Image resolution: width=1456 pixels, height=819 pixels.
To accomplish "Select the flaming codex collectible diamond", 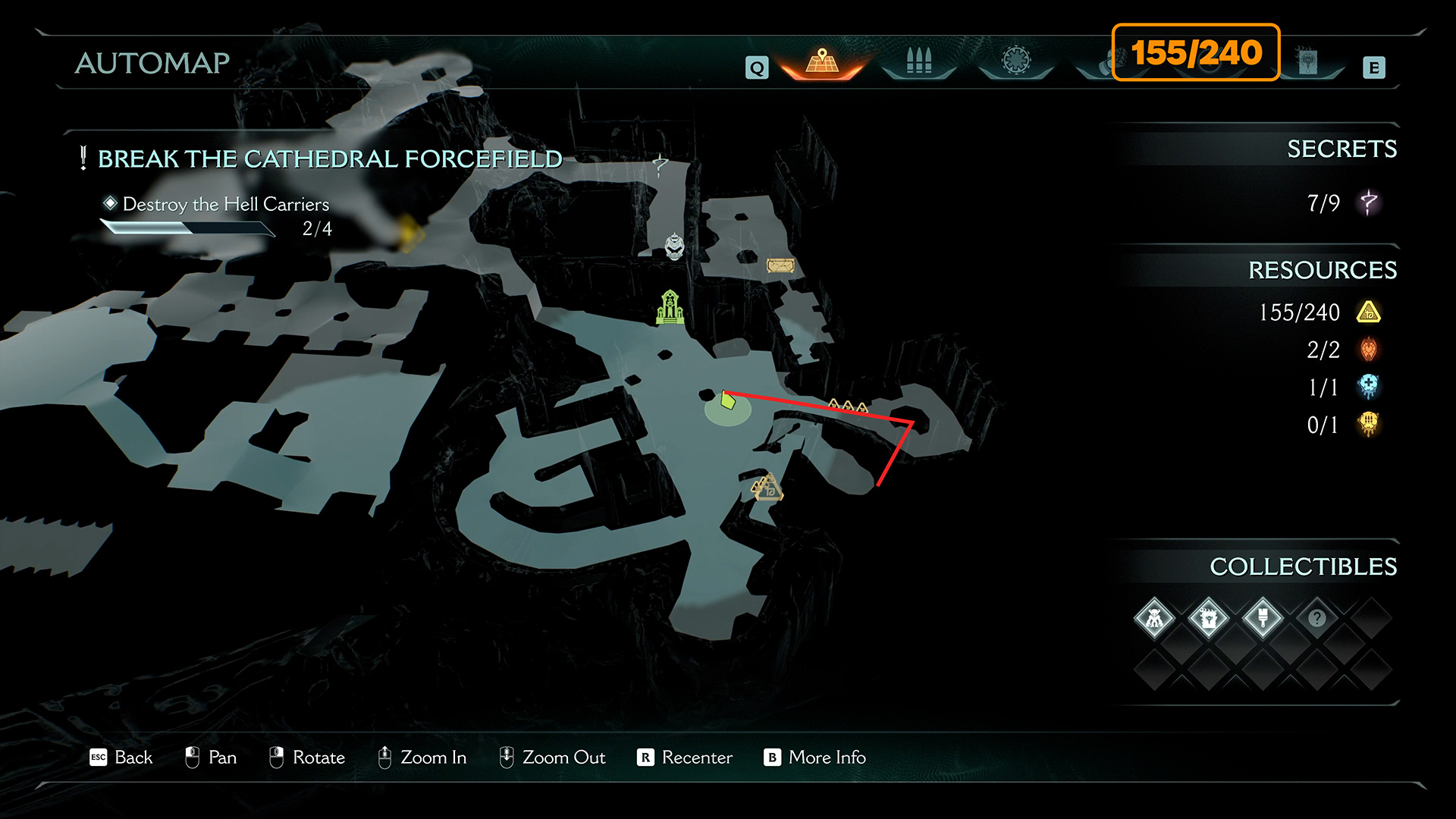I will (1209, 619).
